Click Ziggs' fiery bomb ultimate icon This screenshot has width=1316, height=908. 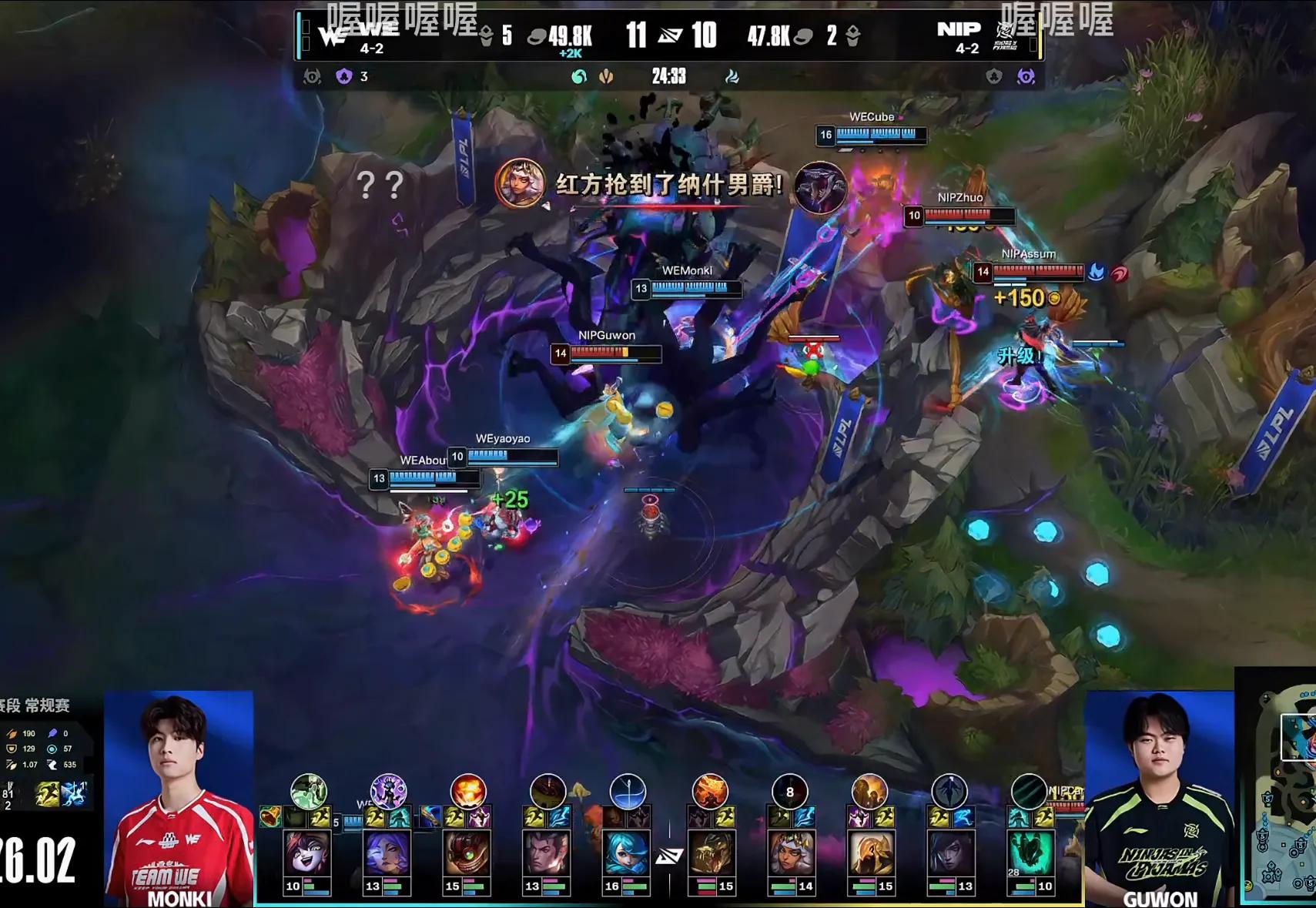[467, 791]
